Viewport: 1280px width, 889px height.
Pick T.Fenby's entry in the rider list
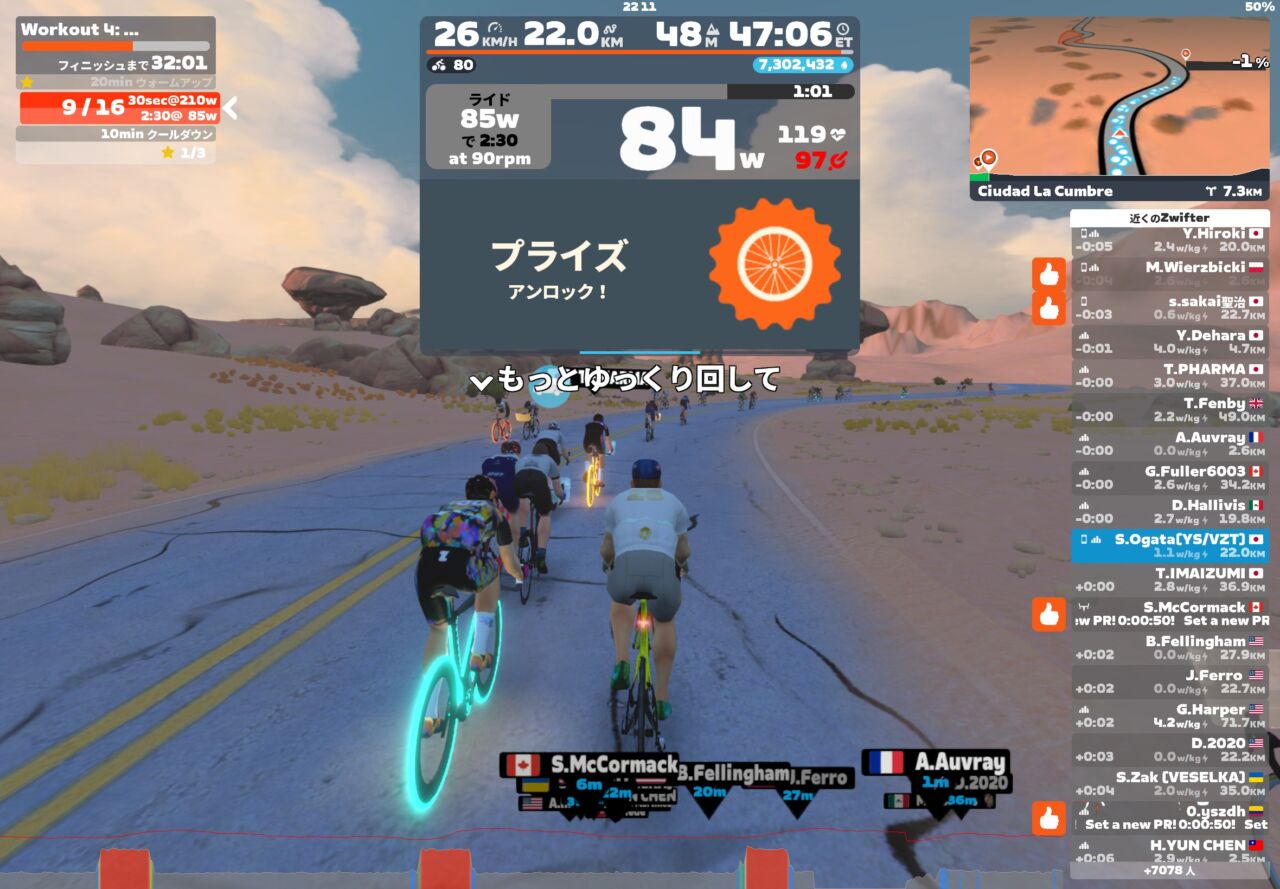(1169, 410)
